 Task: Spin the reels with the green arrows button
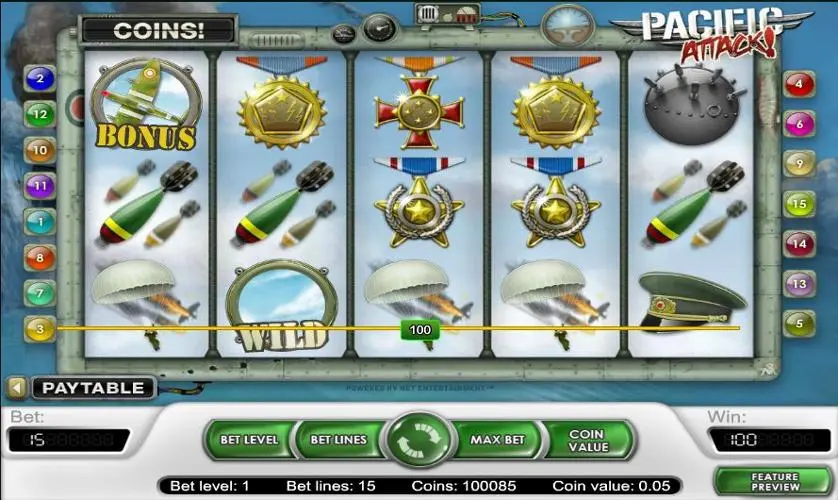pos(419,441)
